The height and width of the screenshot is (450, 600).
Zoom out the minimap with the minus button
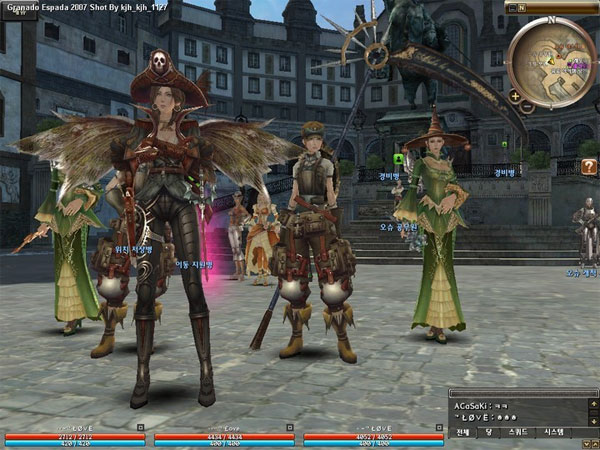(x=527, y=107)
